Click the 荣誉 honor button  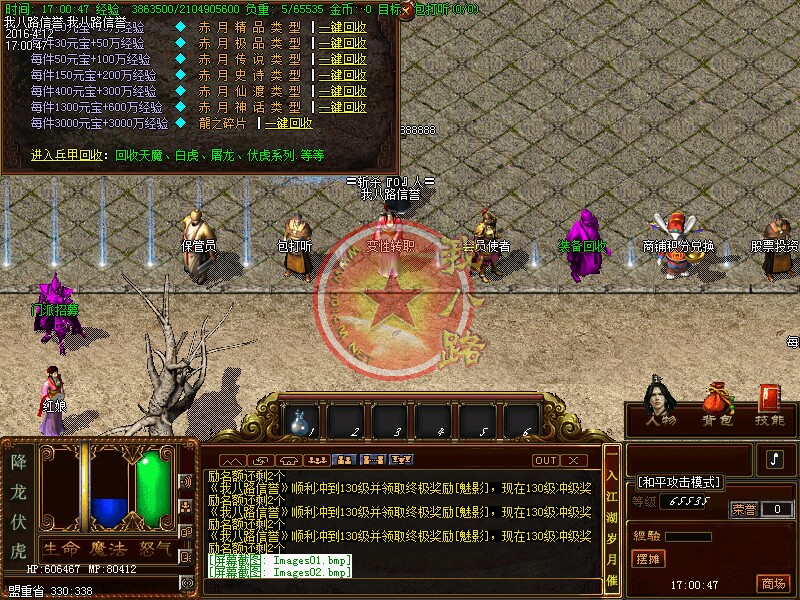tap(744, 509)
